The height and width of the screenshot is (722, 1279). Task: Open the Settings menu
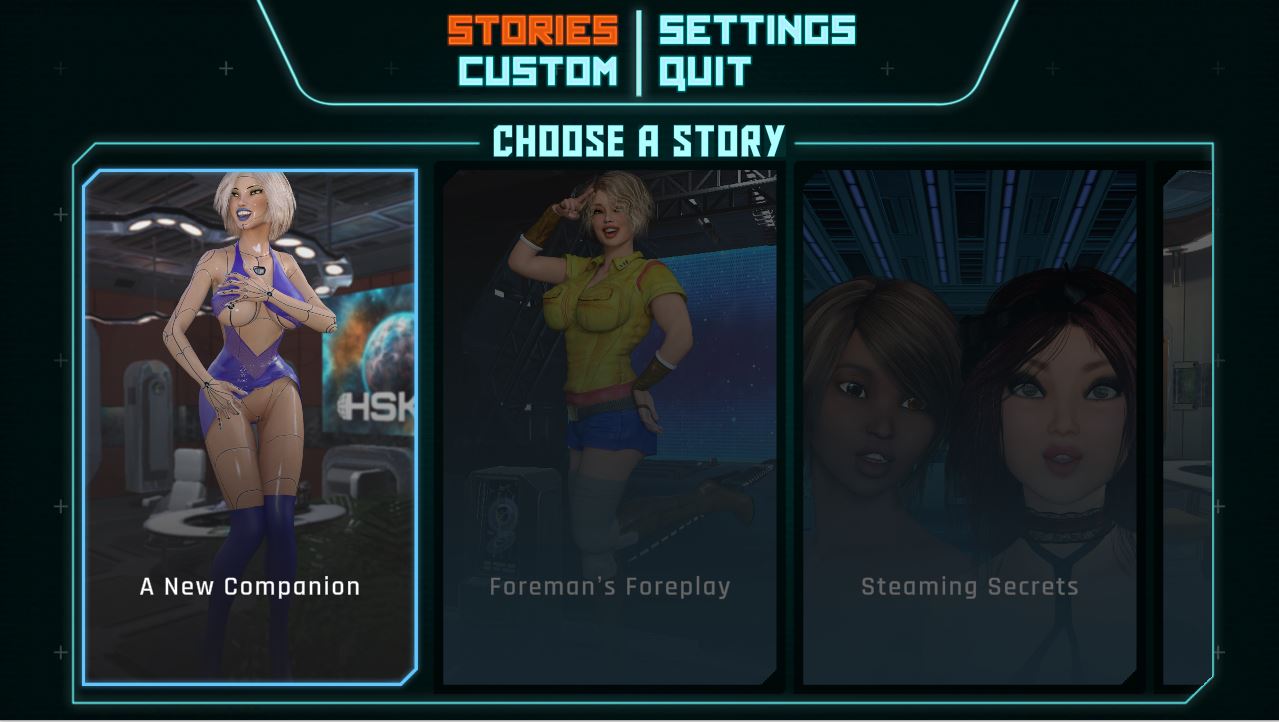757,30
